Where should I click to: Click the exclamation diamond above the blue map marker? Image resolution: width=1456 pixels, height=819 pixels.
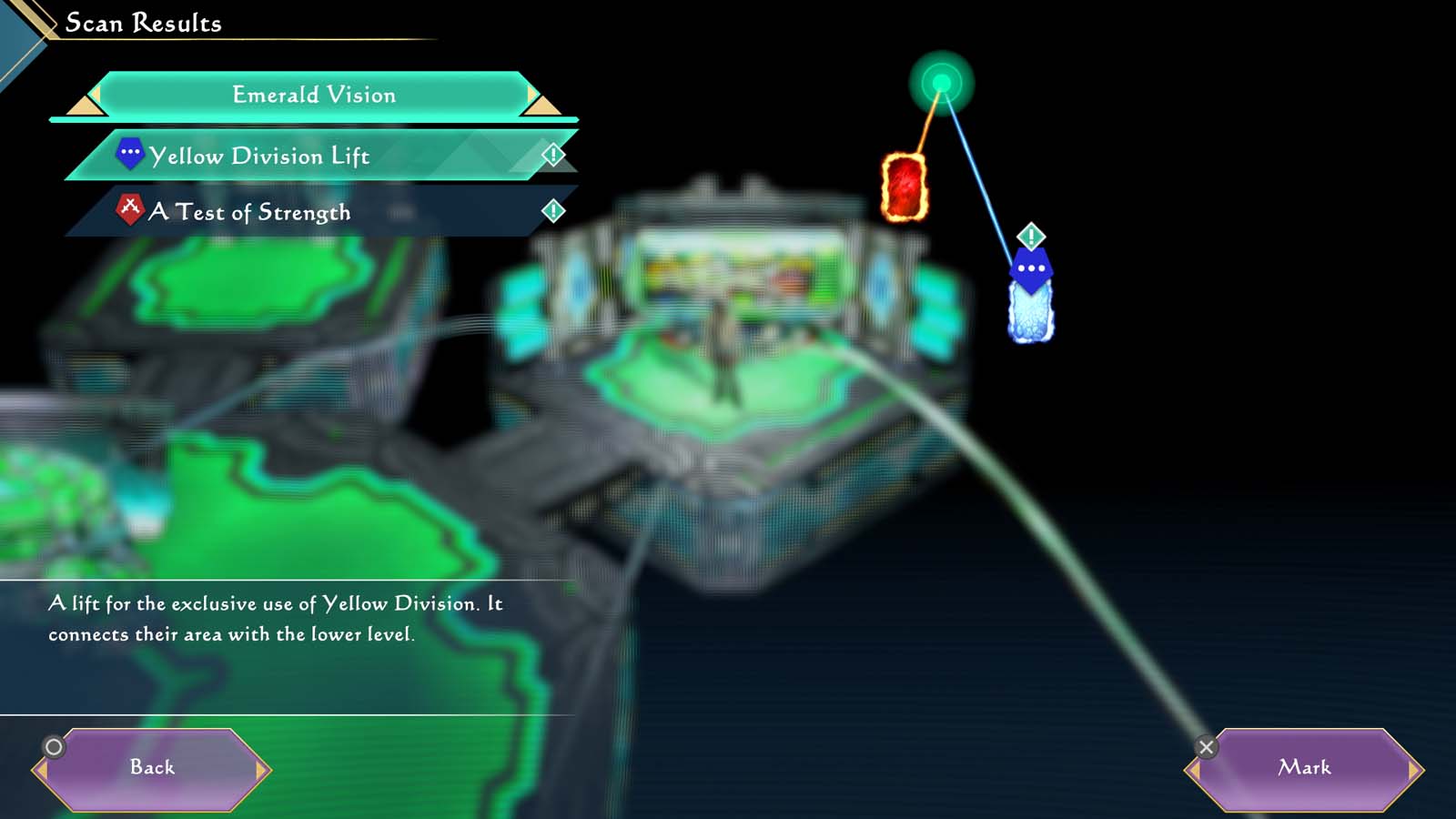(x=1029, y=237)
